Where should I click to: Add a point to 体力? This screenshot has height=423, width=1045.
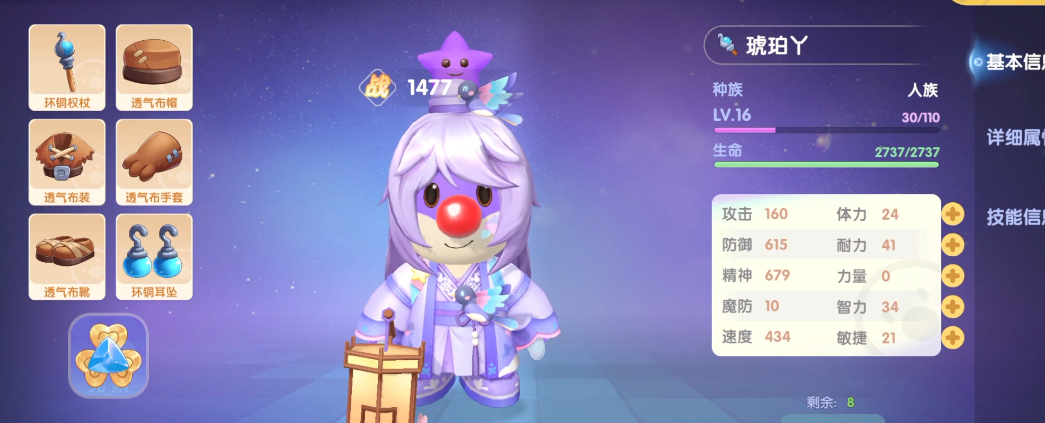point(952,214)
